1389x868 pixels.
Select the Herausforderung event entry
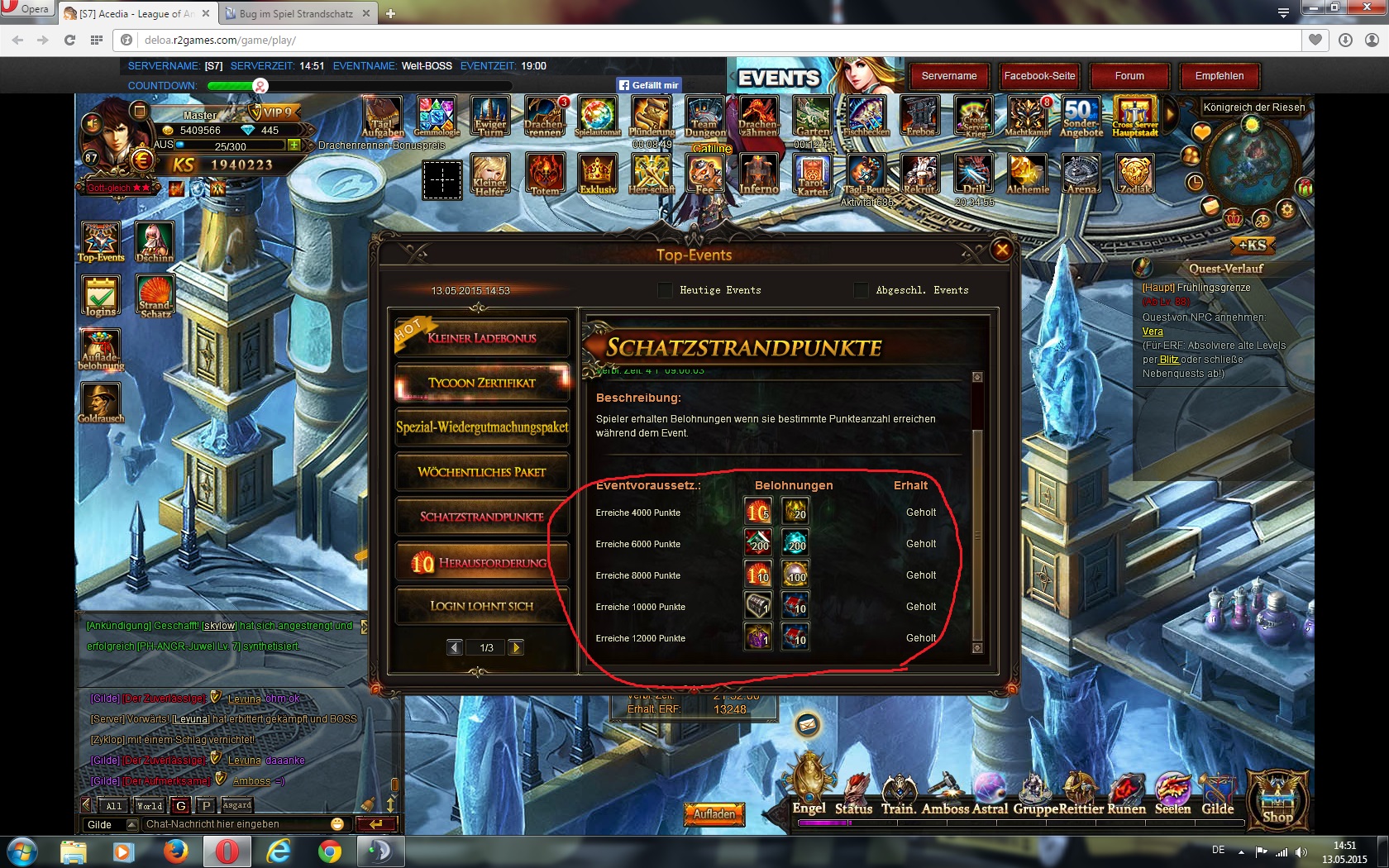pyautogui.click(x=482, y=563)
